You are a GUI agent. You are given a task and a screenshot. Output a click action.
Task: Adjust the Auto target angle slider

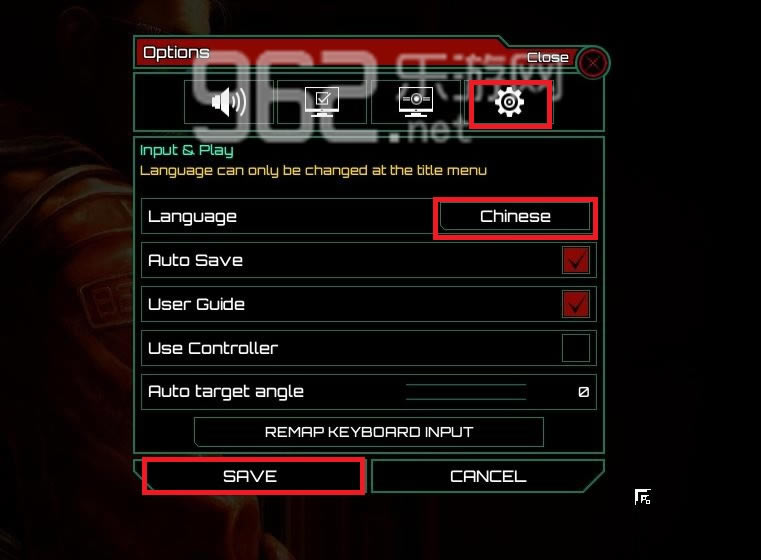point(466,392)
